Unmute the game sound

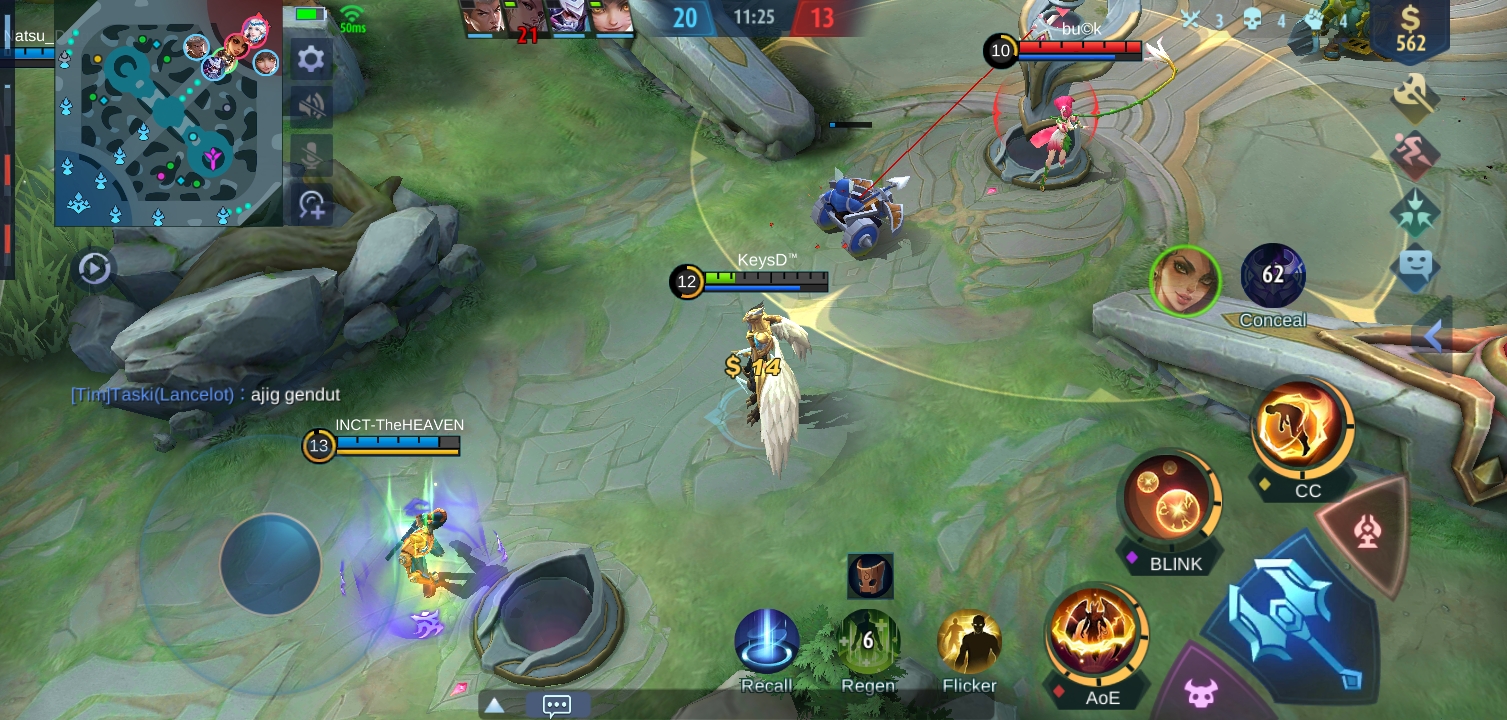click(309, 105)
